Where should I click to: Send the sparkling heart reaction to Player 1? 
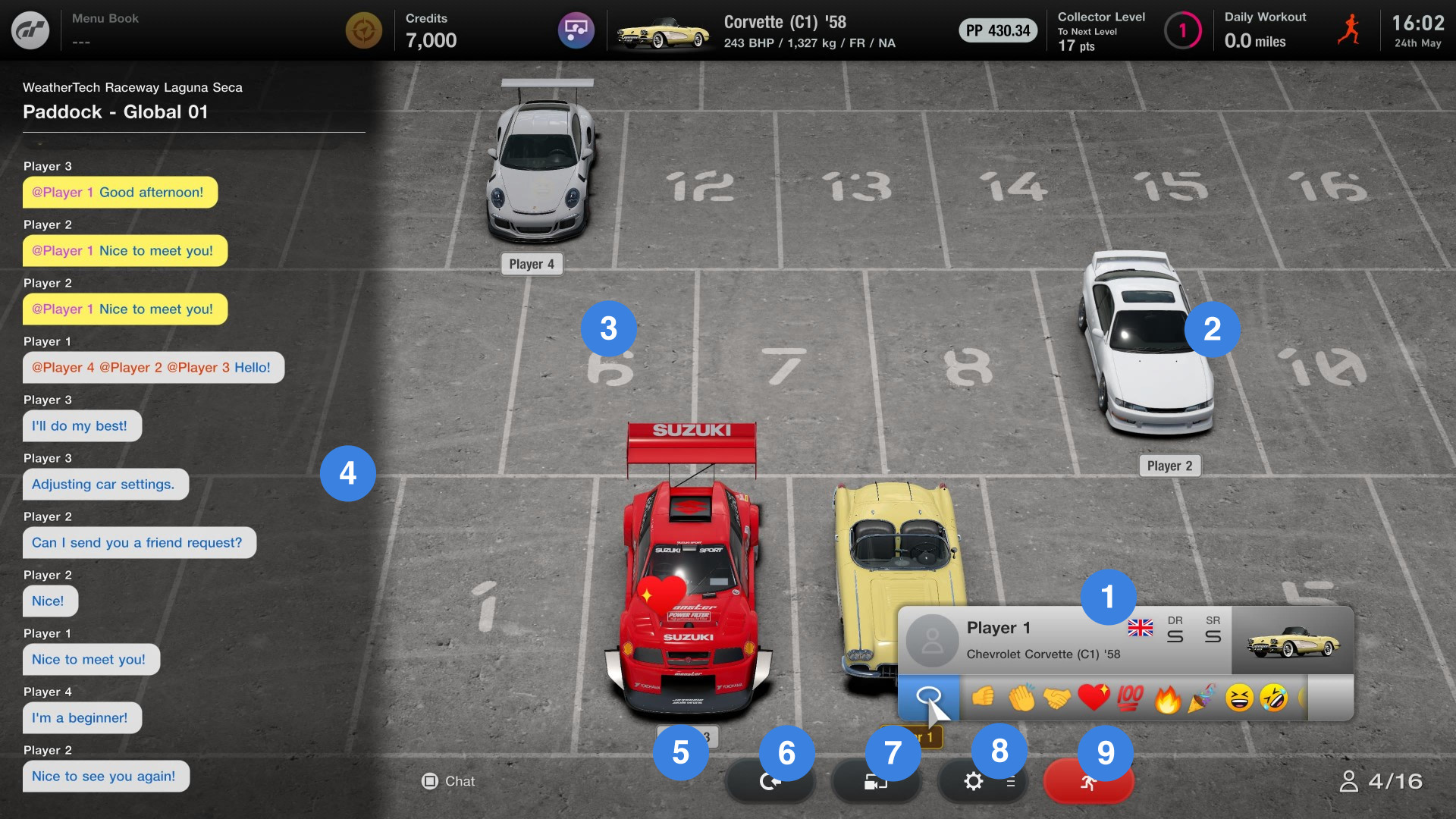tap(1094, 698)
